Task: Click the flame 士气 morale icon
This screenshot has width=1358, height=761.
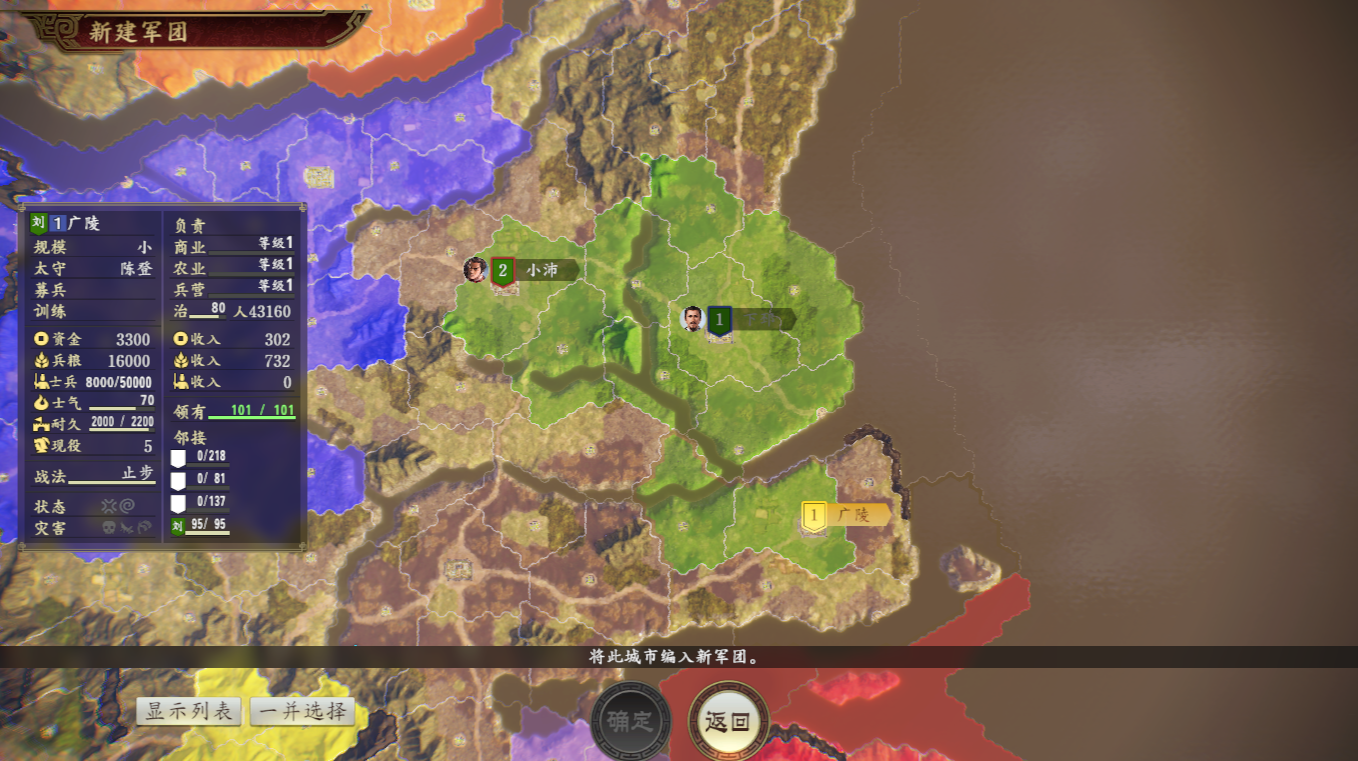Action: [x=41, y=404]
